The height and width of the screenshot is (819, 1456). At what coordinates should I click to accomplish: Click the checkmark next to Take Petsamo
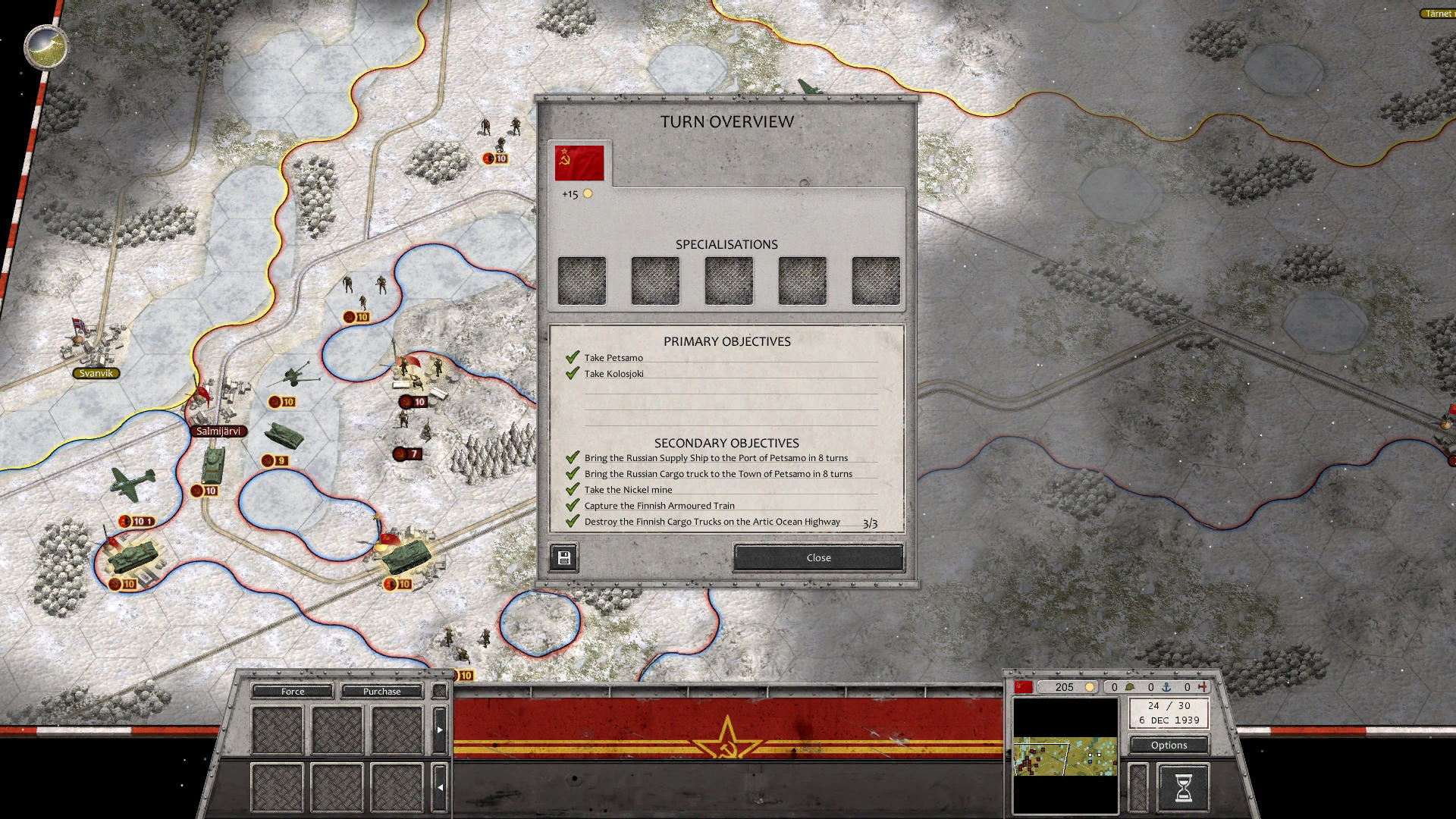571,356
